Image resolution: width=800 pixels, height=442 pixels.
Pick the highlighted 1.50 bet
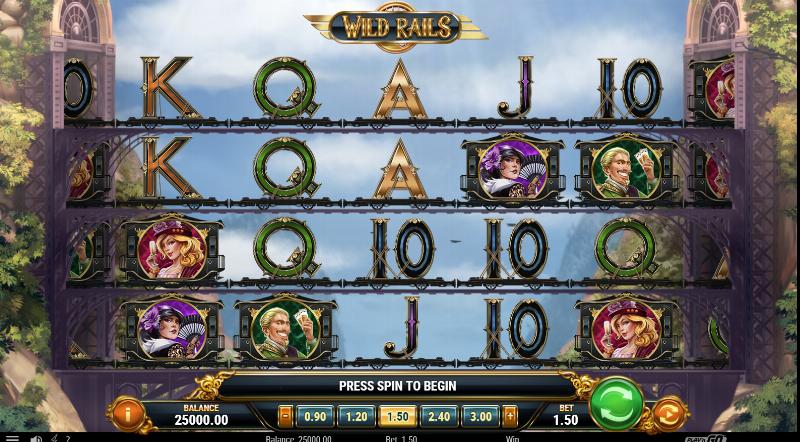click(397, 416)
